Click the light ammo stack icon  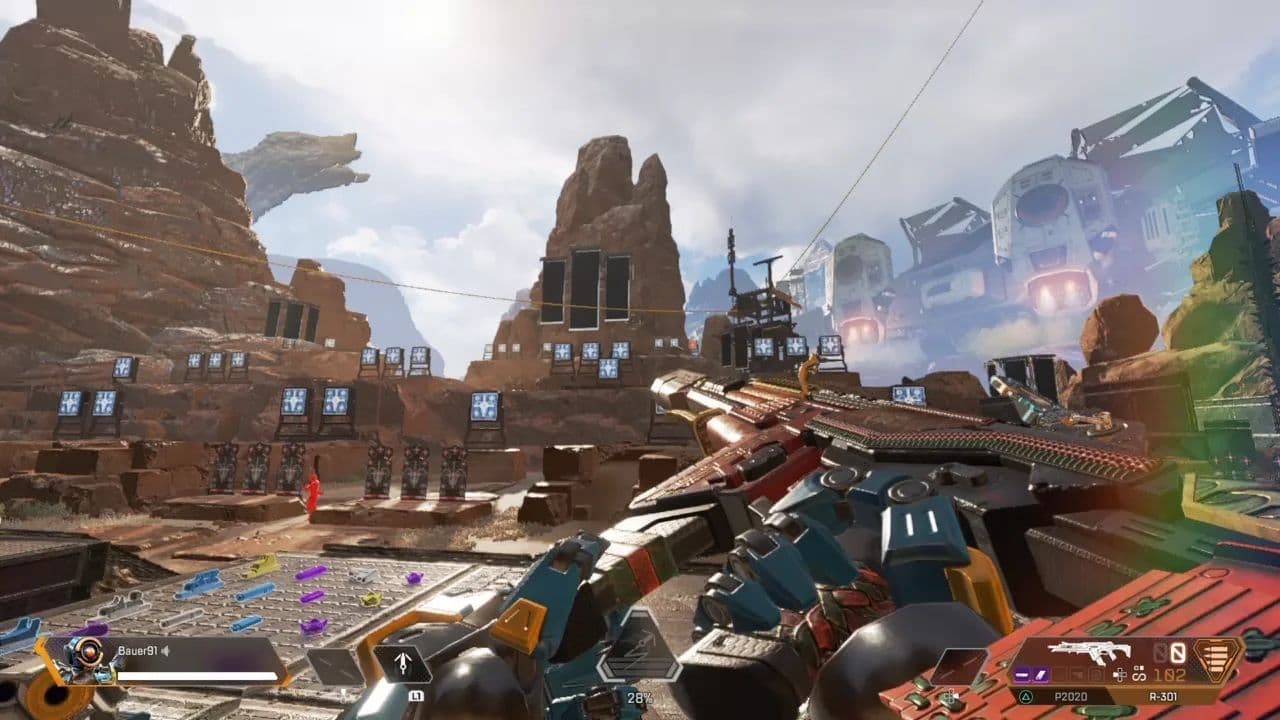pos(1218,660)
